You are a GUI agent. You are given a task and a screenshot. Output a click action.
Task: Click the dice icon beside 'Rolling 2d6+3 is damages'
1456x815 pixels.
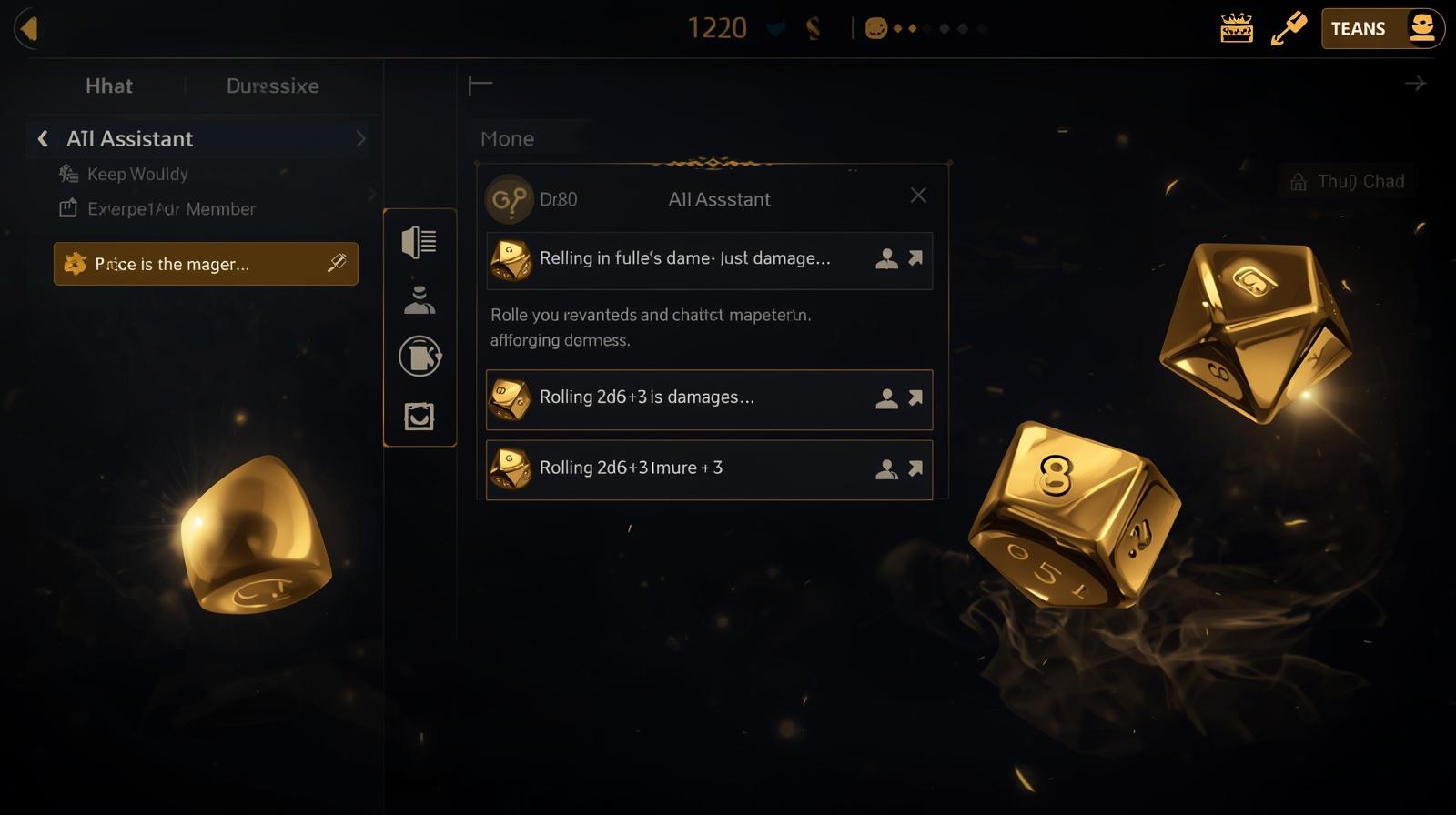click(511, 397)
